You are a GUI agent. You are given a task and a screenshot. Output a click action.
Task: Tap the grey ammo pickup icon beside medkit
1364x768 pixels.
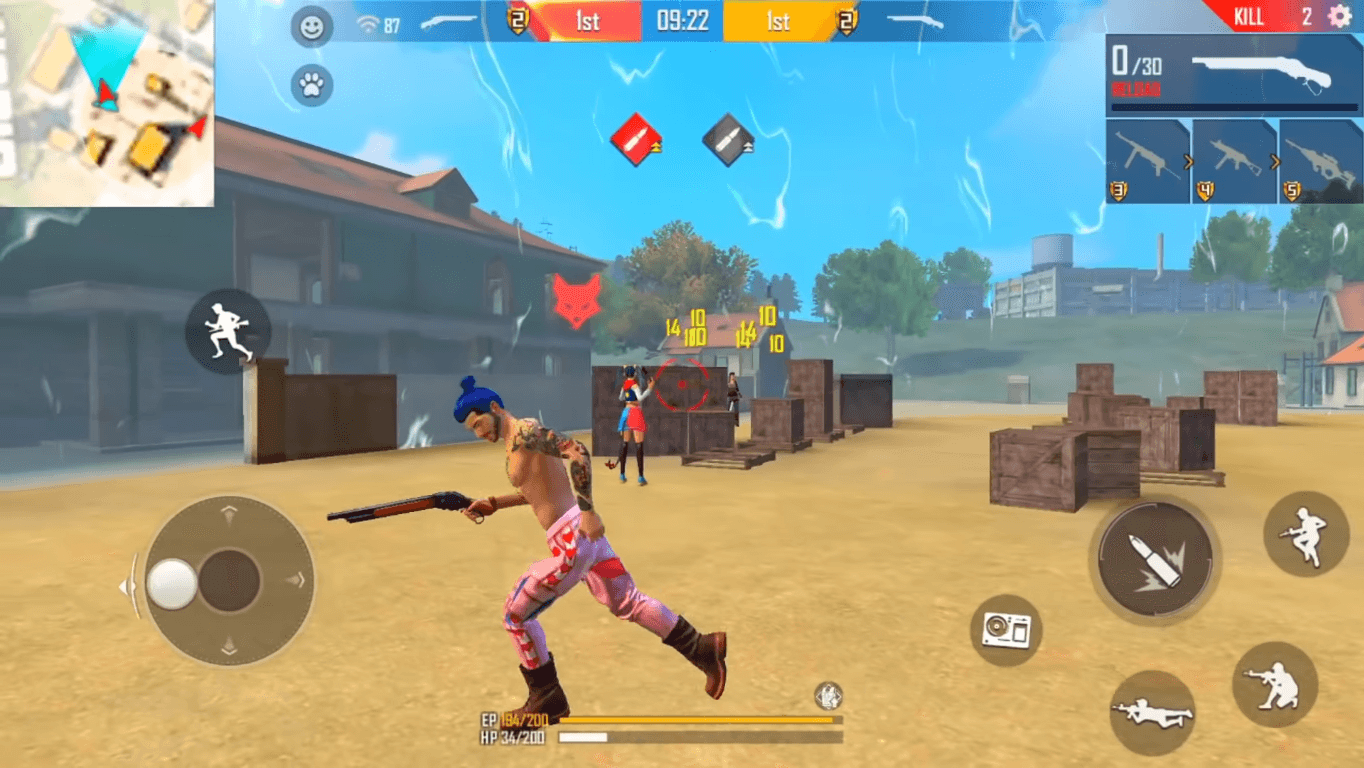[727, 140]
